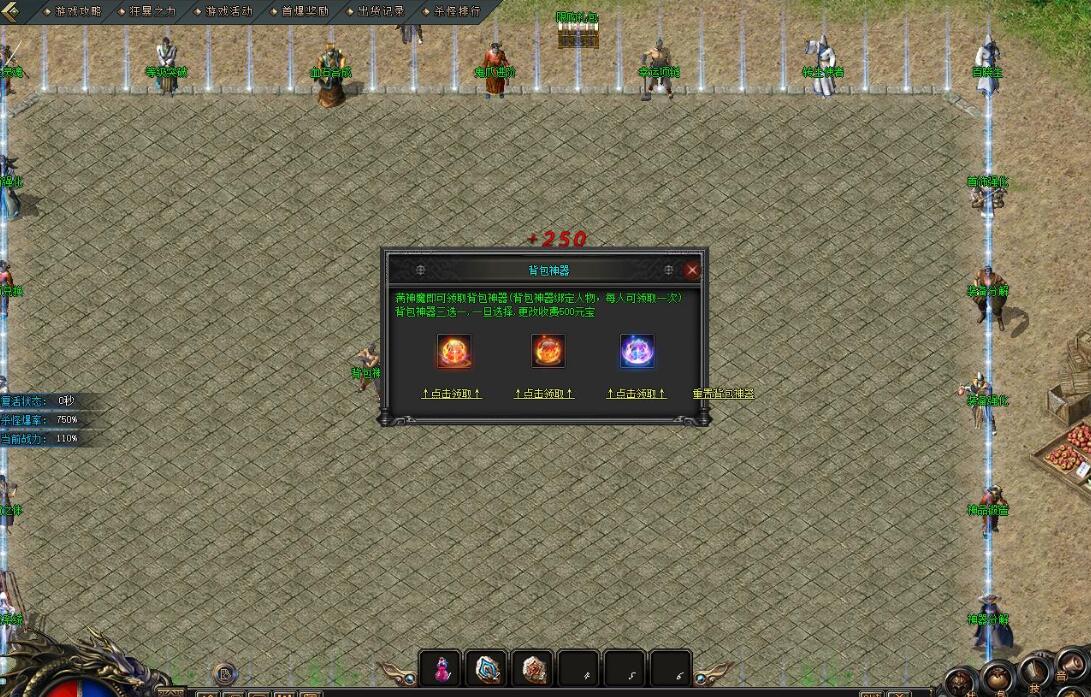Show the 出货记录 drop records
The image size is (1091, 697).
(380, 11)
